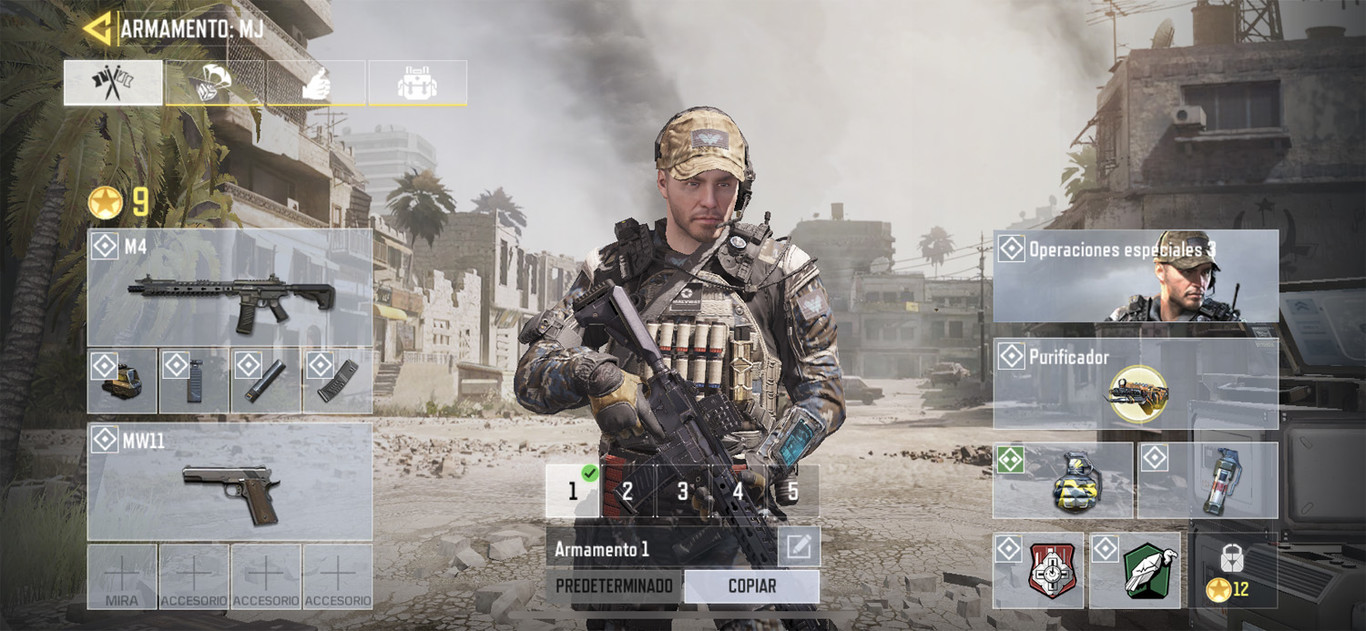Switch to loadout 3
Screen dimensions: 1366x631
682,491
